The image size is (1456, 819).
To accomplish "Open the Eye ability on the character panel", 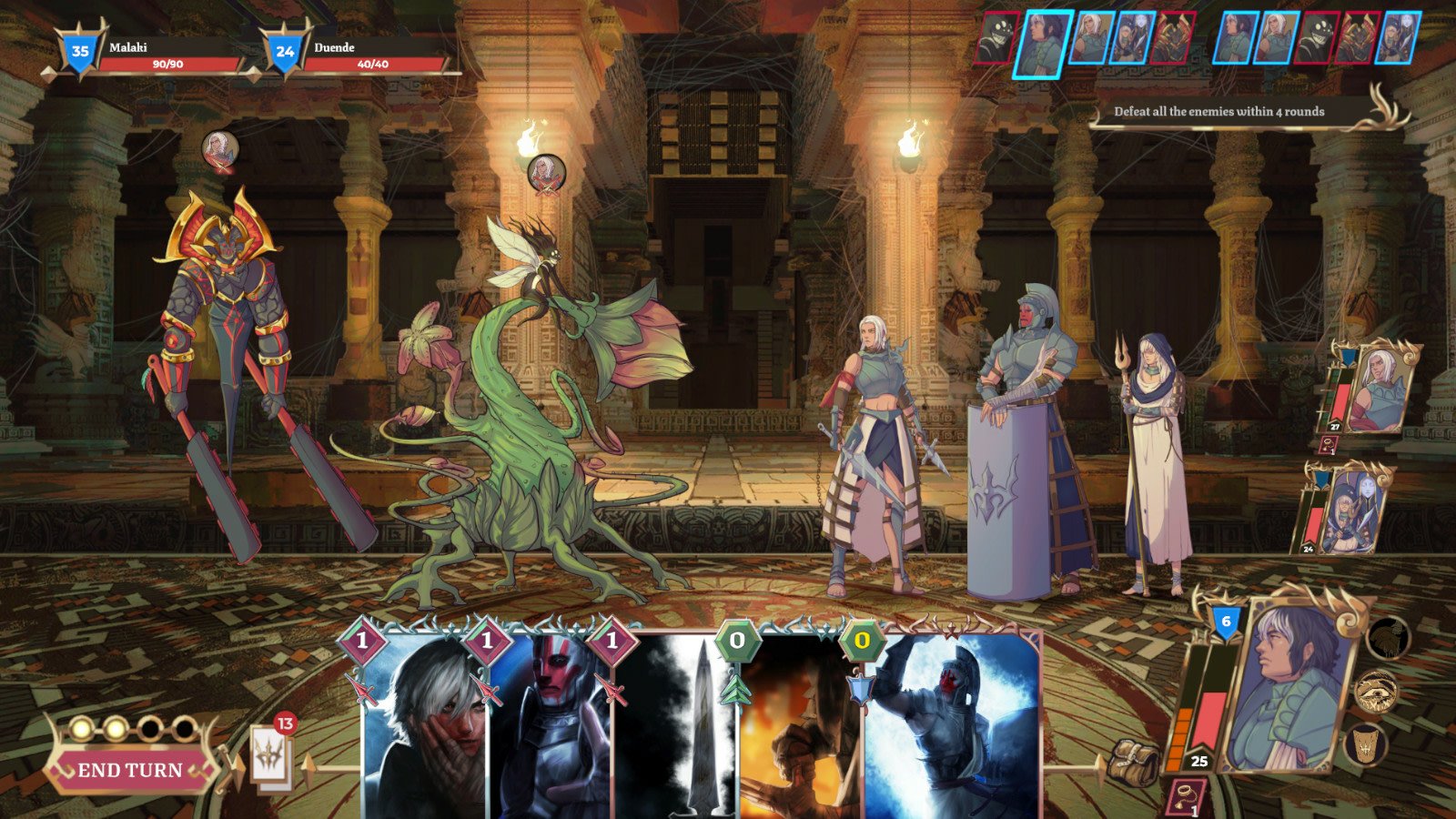I will (1377, 693).
